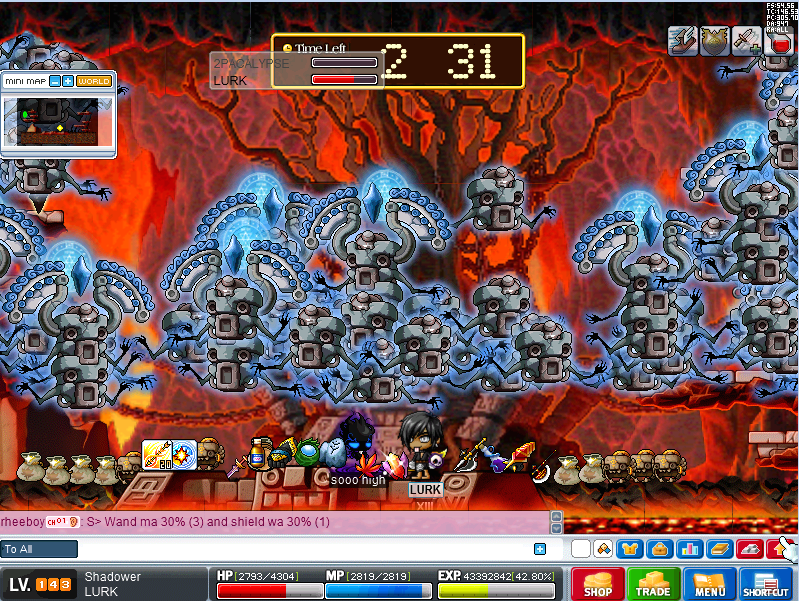Open the Trade button

pos(654,584)
